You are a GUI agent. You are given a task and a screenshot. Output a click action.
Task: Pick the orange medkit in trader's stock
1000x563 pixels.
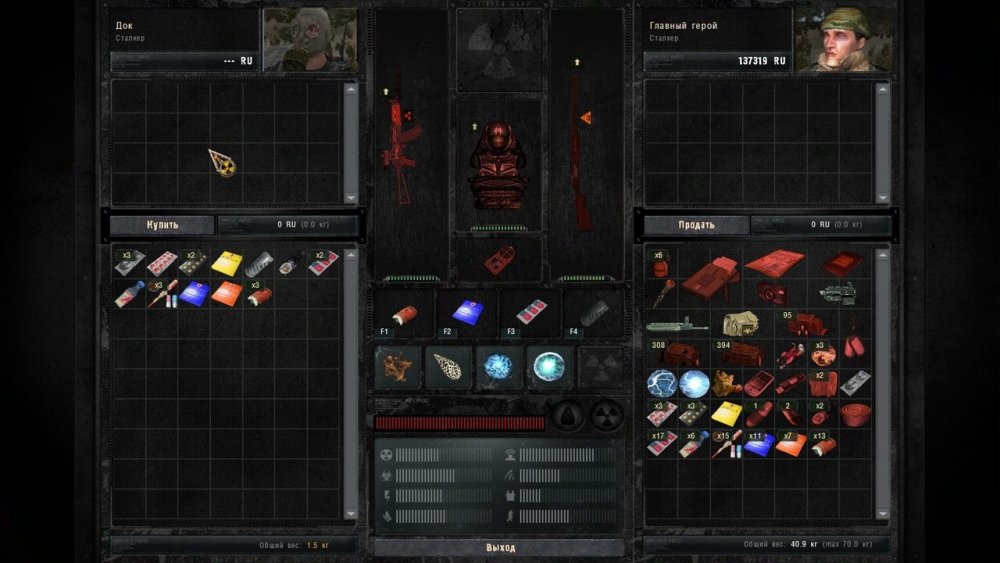click(x=226, y=293)
